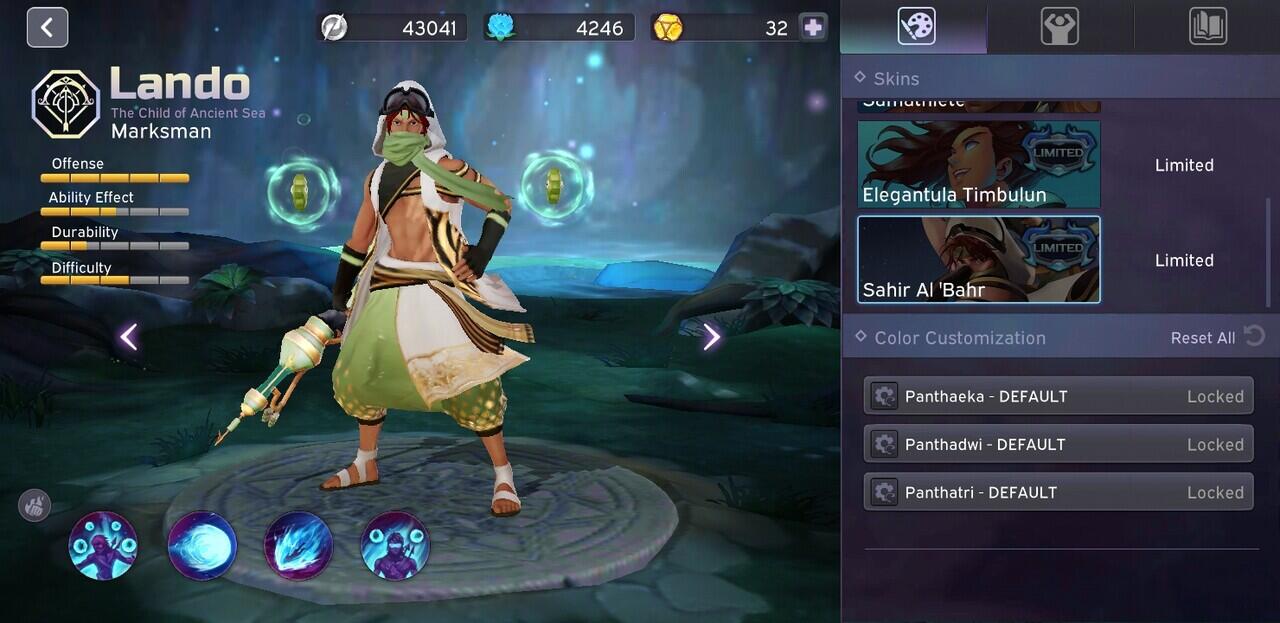View the swirling blue orb ability
1280x623 pixels.
(202, 546)
